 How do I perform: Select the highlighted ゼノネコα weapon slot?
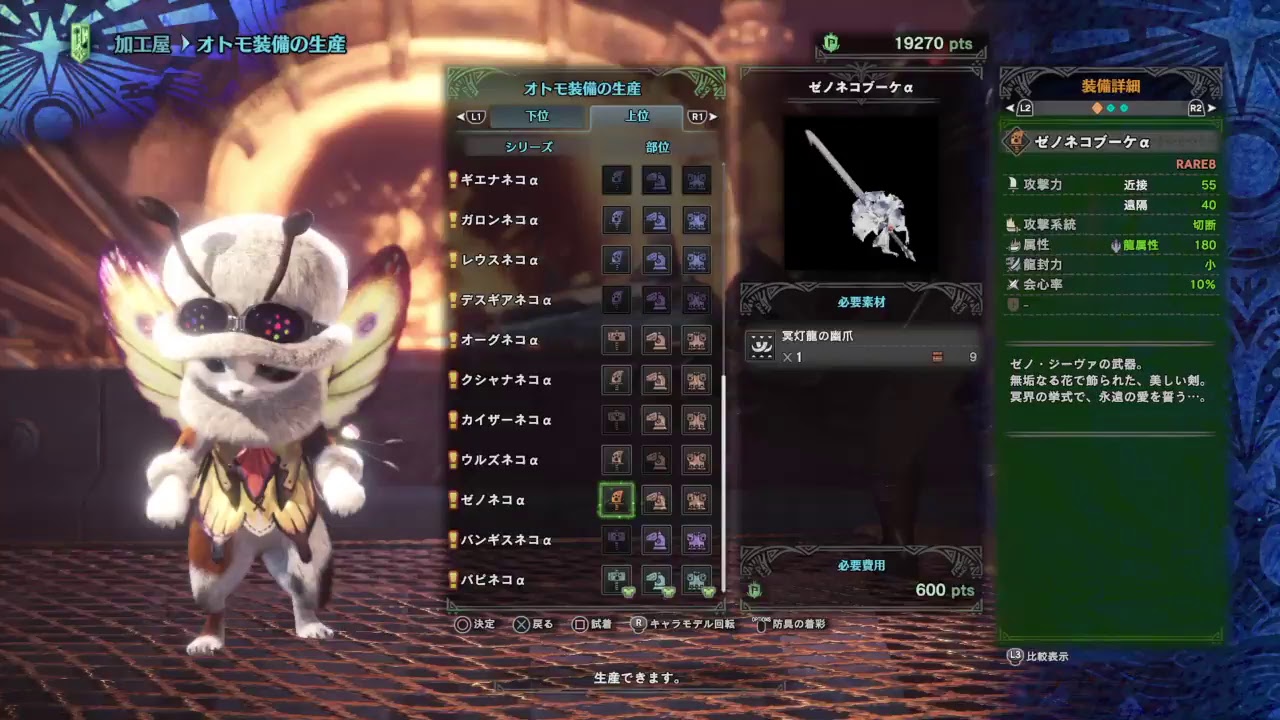pyautogui.click(x=617, y=500)
